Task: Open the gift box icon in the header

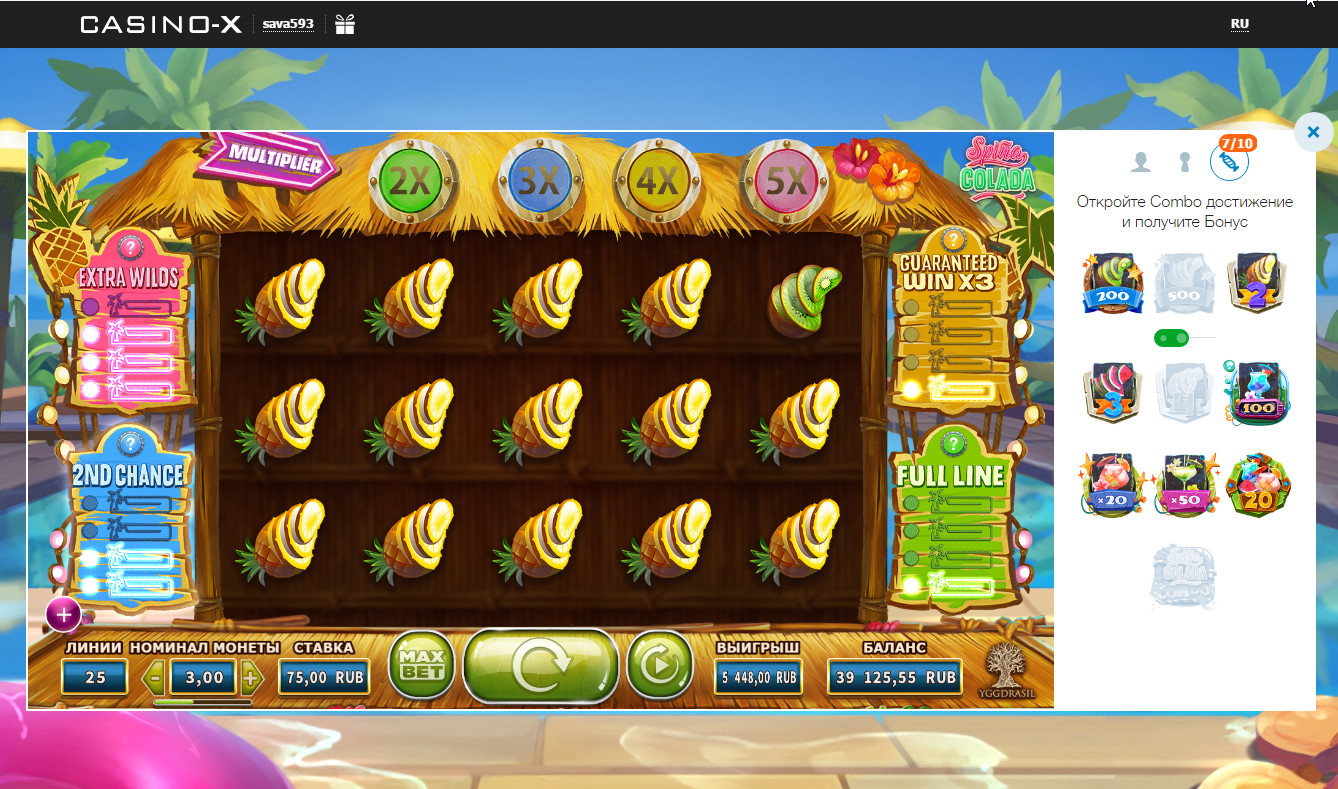Action: [x=345, y=24]
